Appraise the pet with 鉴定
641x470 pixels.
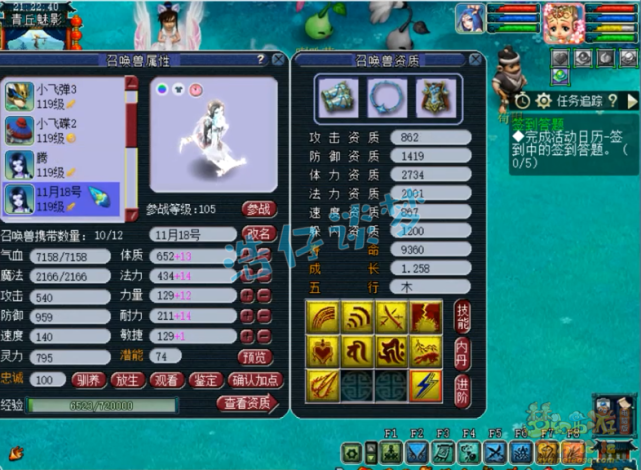207,380
